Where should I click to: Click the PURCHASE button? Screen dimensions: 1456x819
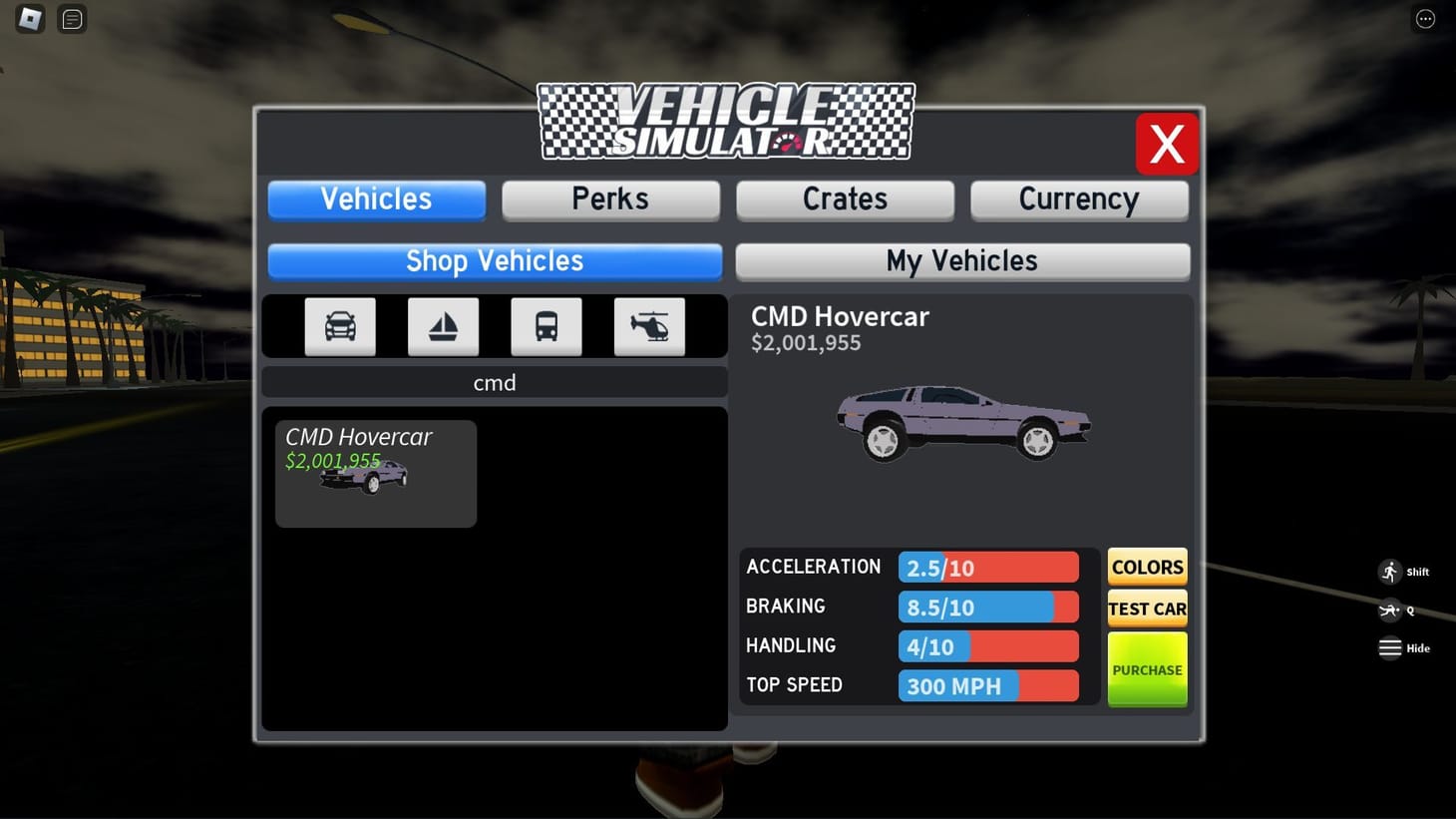point(1146,668)
